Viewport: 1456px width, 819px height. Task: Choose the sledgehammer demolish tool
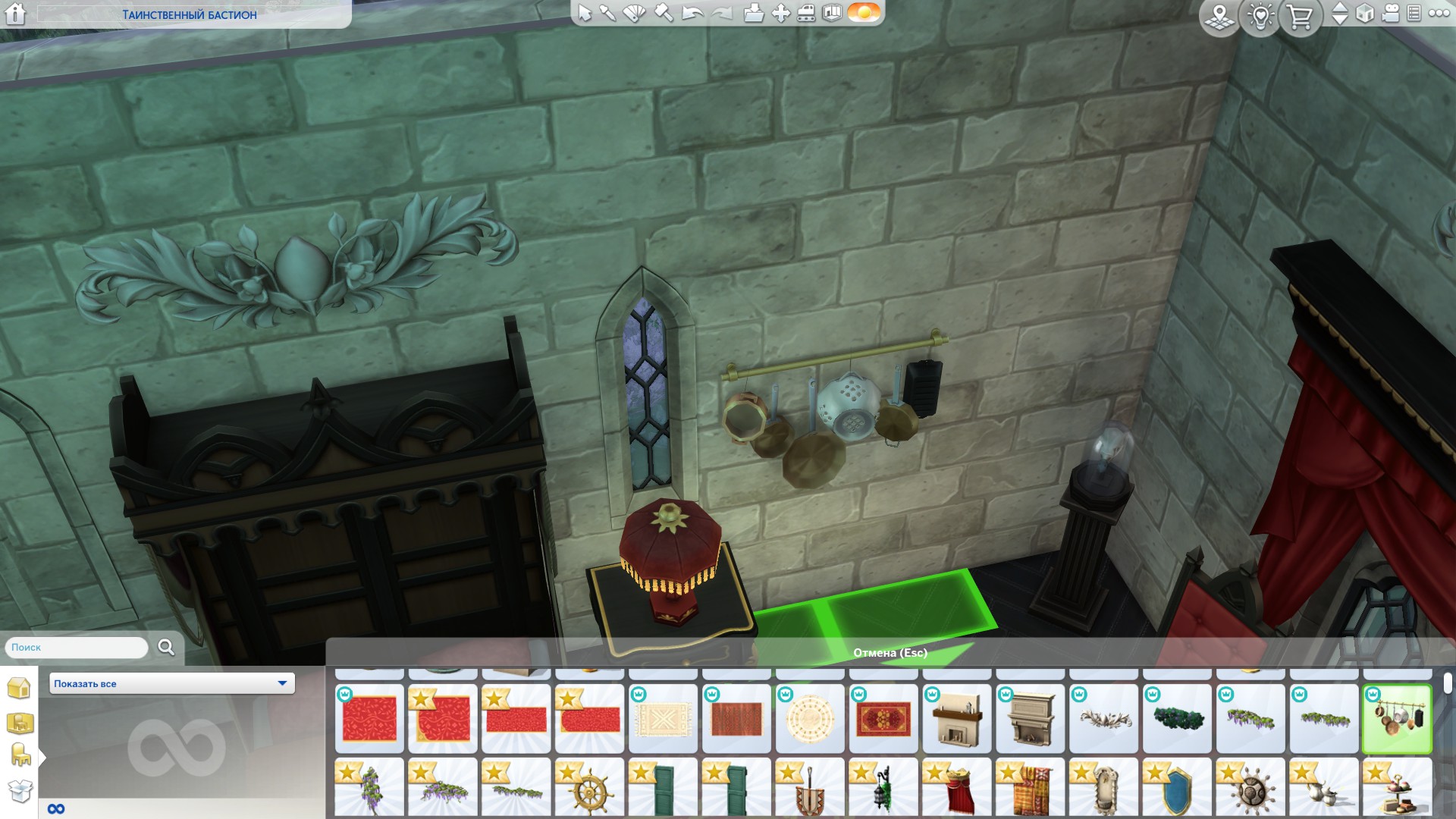tap(664, 13)
